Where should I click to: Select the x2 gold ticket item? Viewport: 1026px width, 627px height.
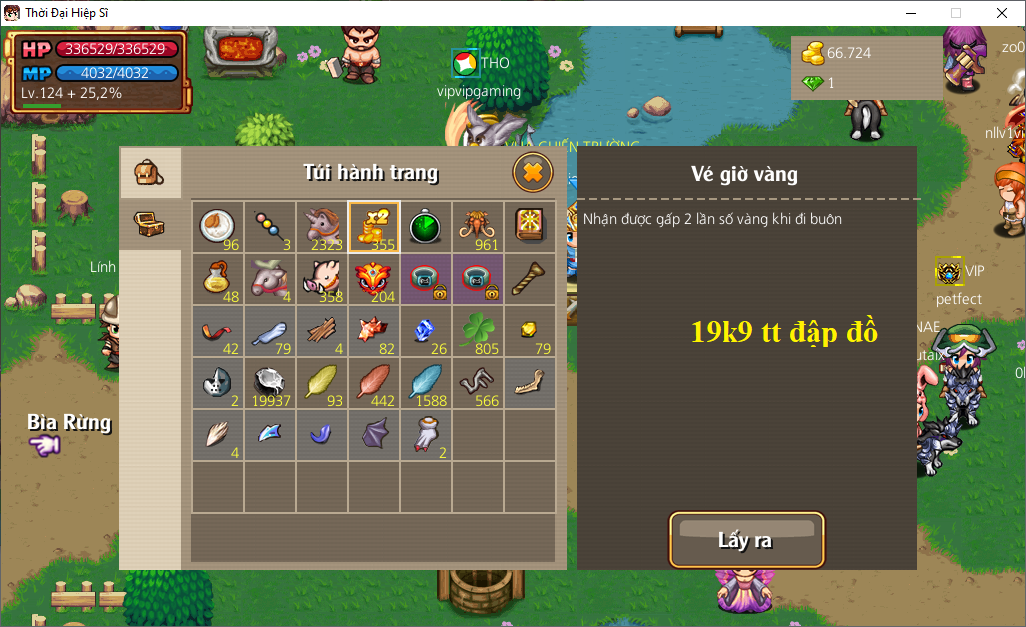click(374, 227)
